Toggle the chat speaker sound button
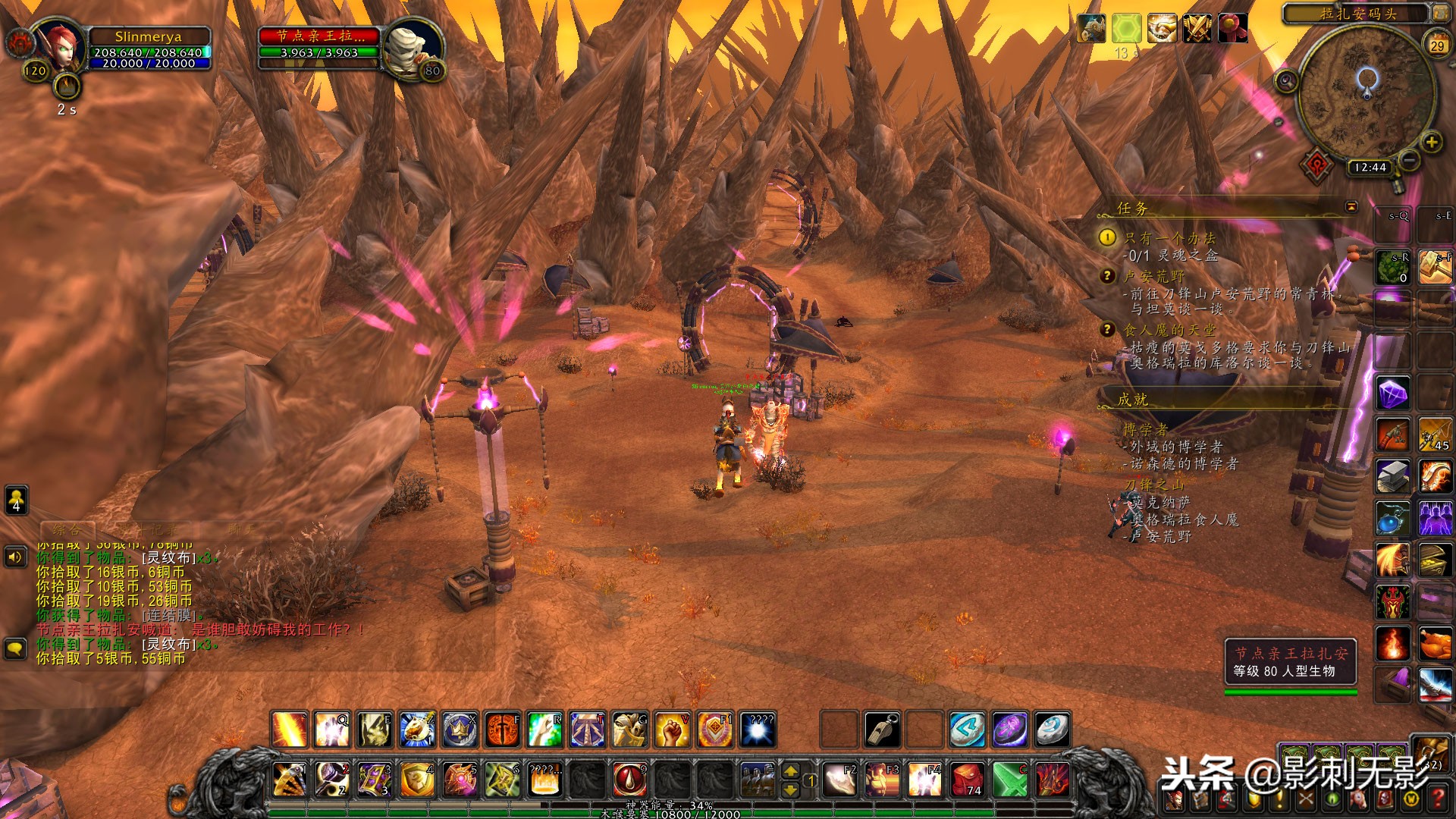The height and width of the screenshot is (819, 1456). (16, 558)
